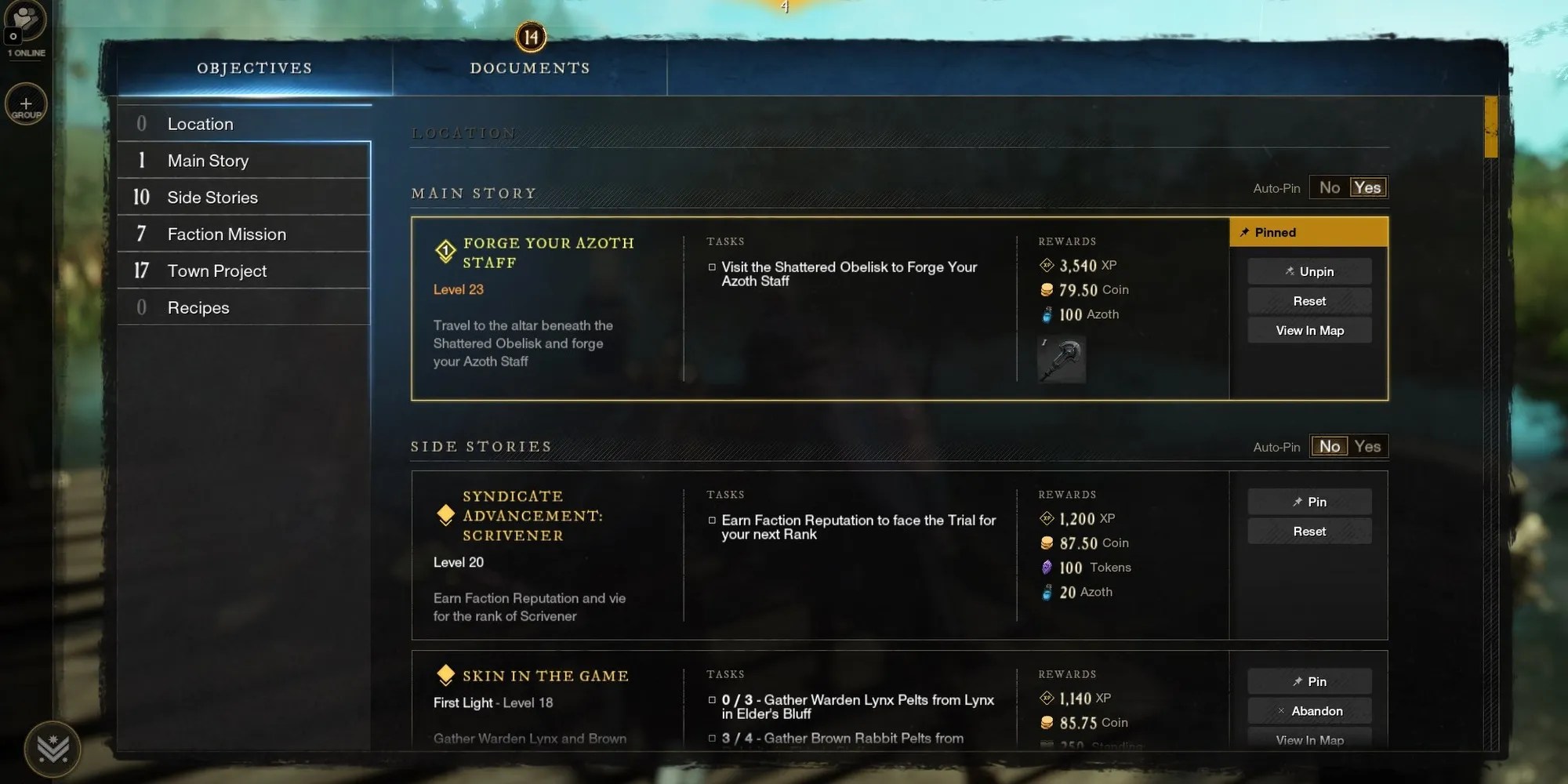This screenshot has height=784, width=1568.
Task: Click the pin icon on the Pinned banner
Action: [x=1243, y=232]
